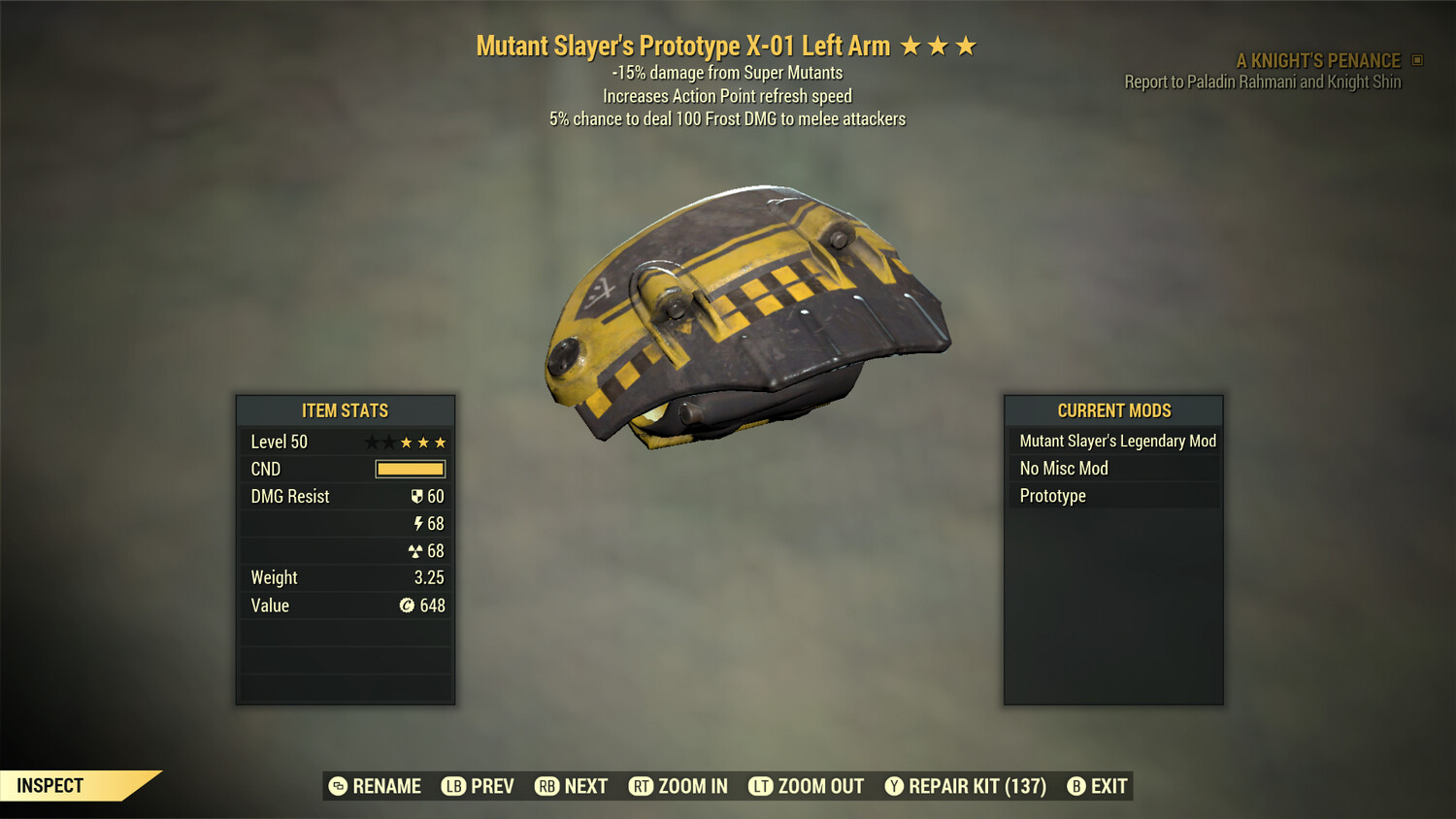The image size is (1456, 819).
Task: Click the B Exit controller icon
Action: click(1076, 786)
